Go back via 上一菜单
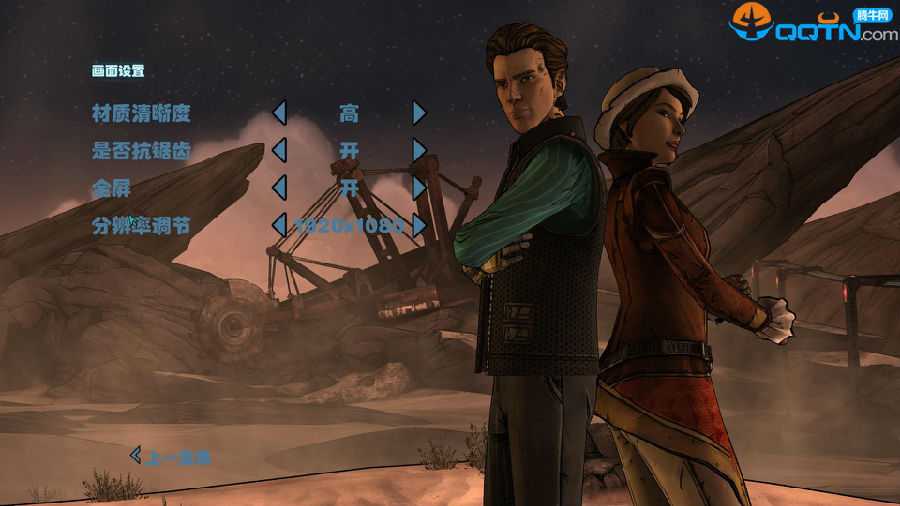The image size is (900, 506). tap(171, 457)
